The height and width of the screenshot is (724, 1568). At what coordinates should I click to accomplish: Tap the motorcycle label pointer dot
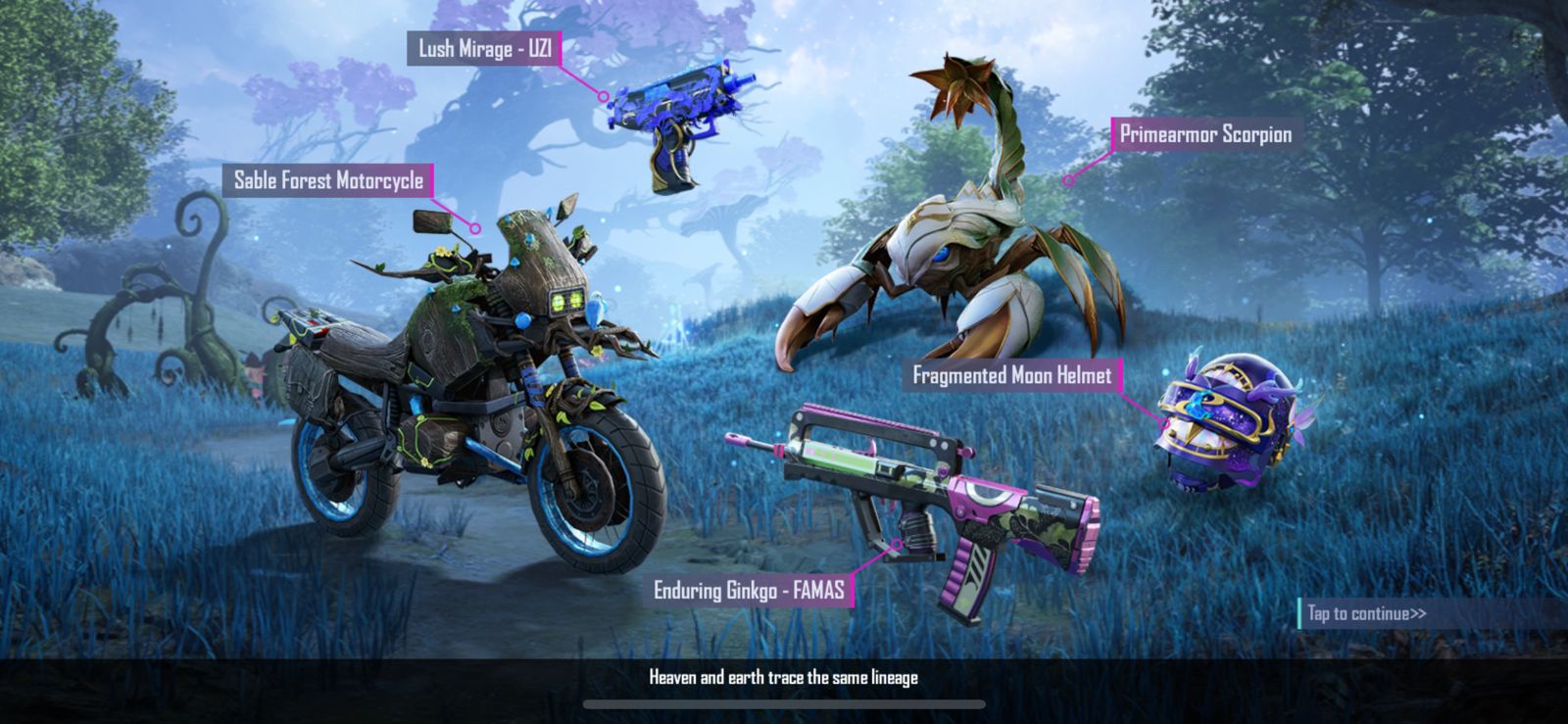click(x=477, y=226)
